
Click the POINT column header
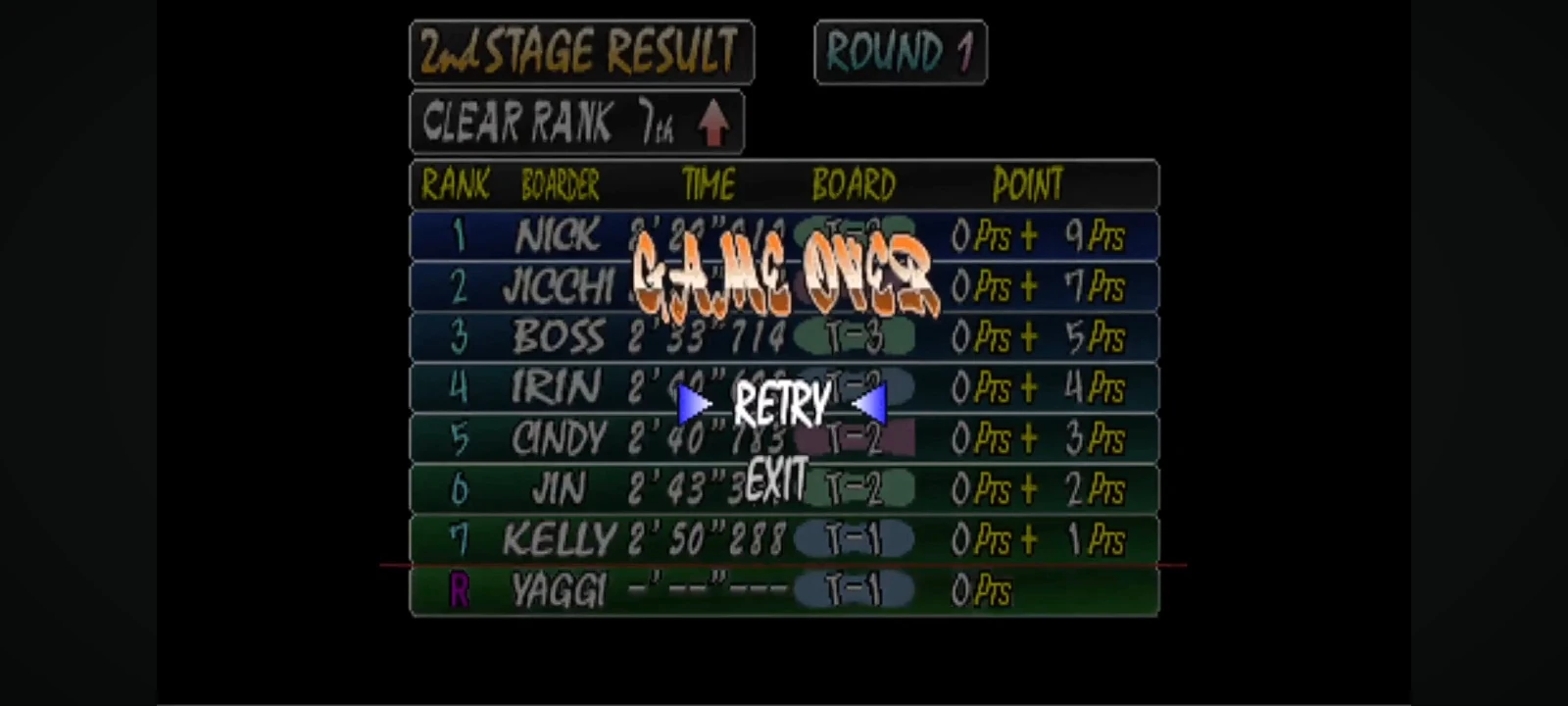(1027, 183)
